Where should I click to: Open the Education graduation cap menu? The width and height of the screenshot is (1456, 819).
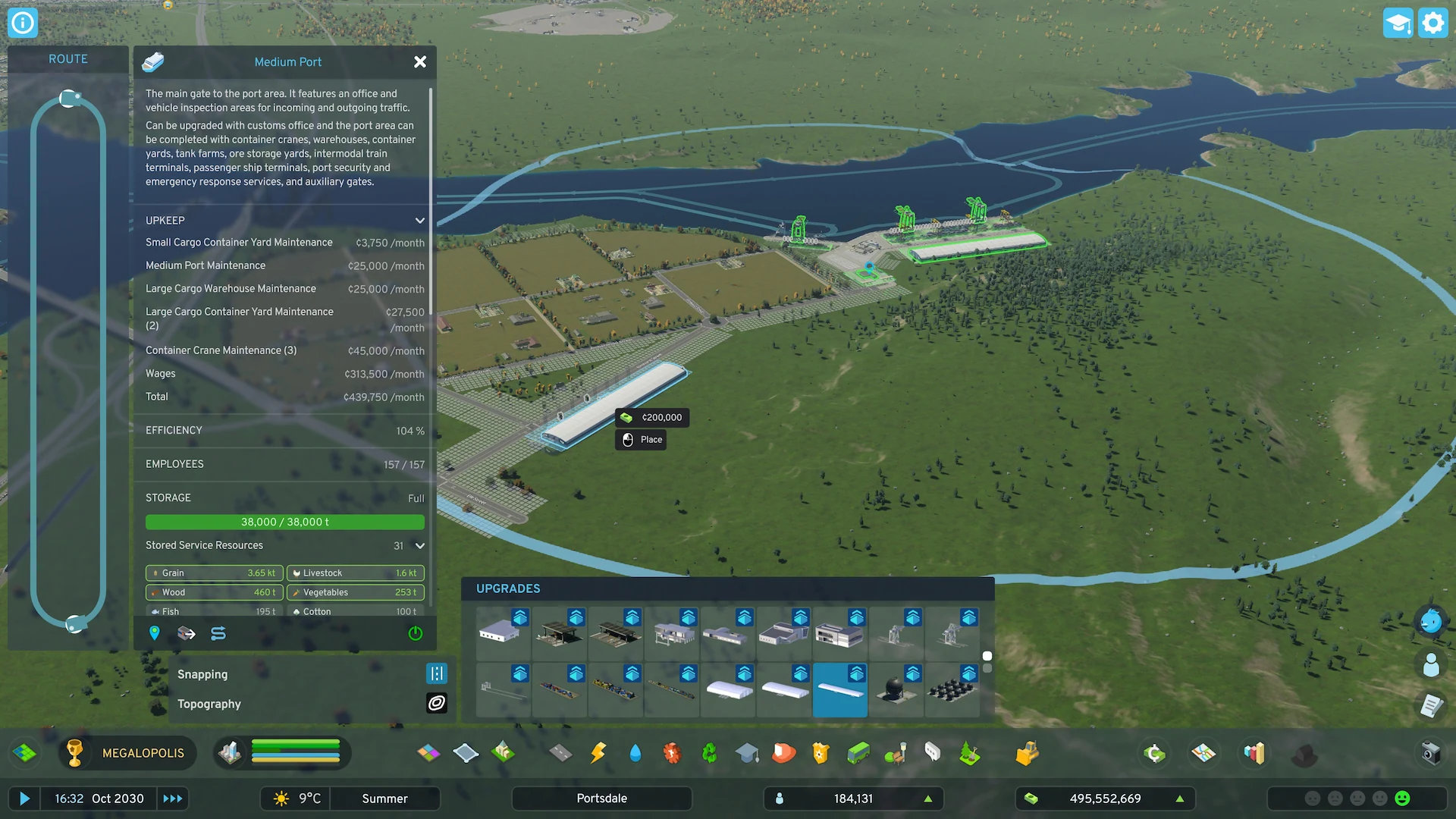click(x=747, y=753)
